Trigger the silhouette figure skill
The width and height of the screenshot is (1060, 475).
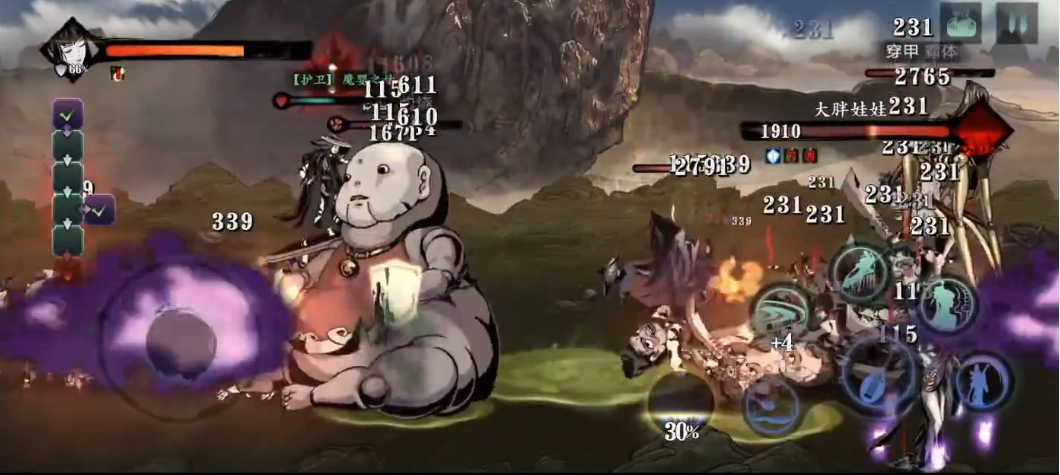point(946,304)
